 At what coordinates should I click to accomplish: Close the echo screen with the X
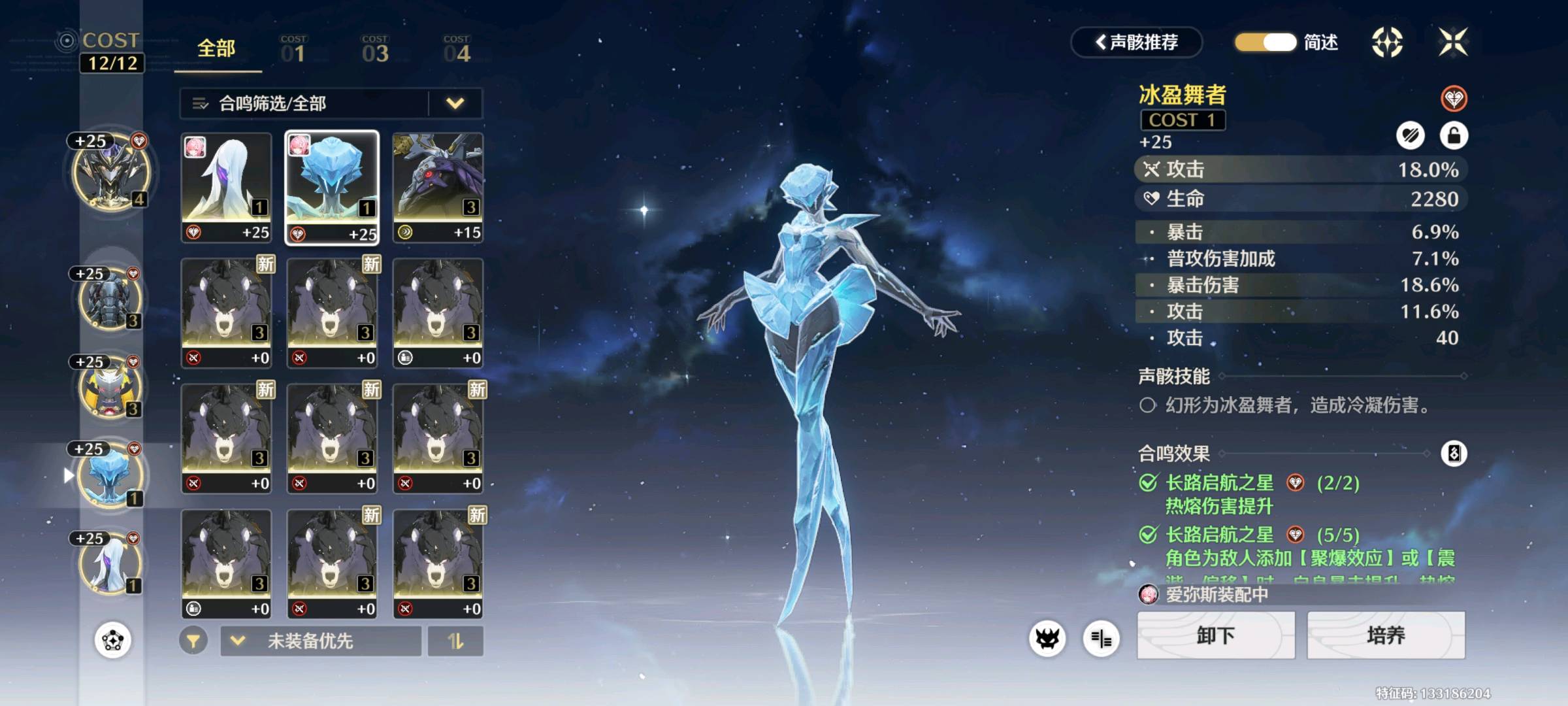[x=1453, y=42]
